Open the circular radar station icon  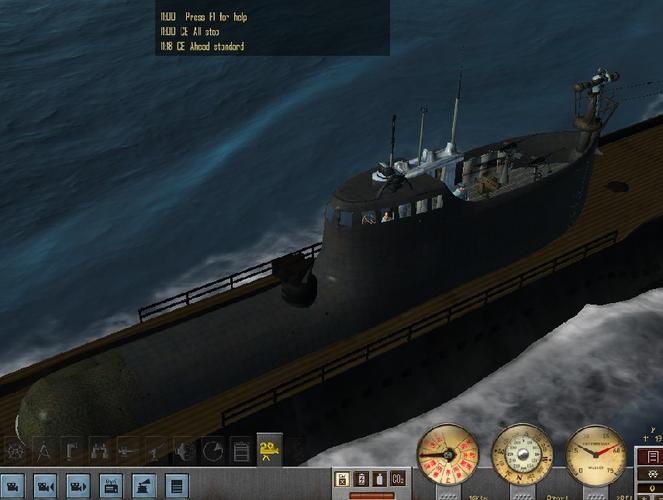pos(213,451)
